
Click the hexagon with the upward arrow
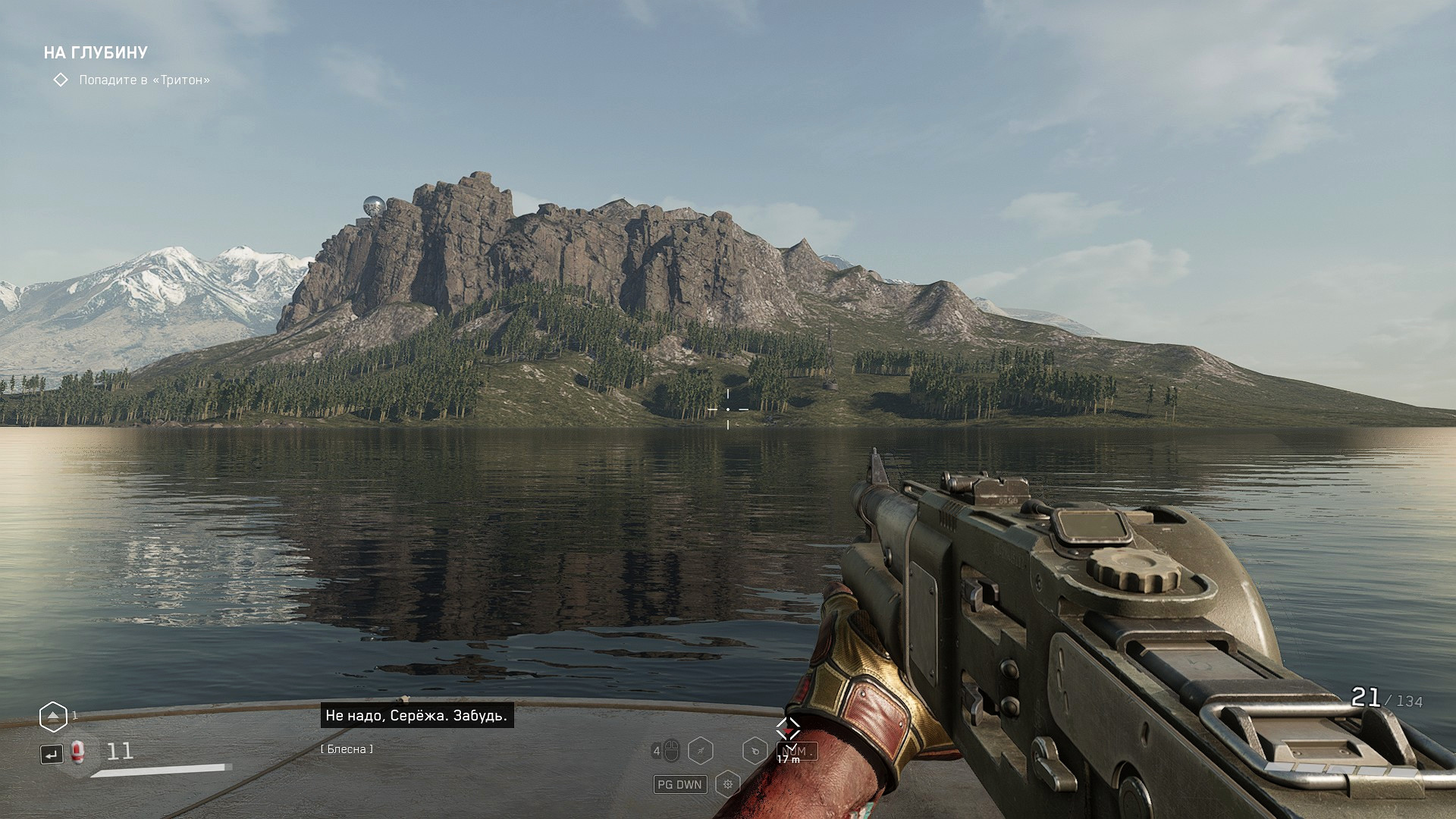53,717
